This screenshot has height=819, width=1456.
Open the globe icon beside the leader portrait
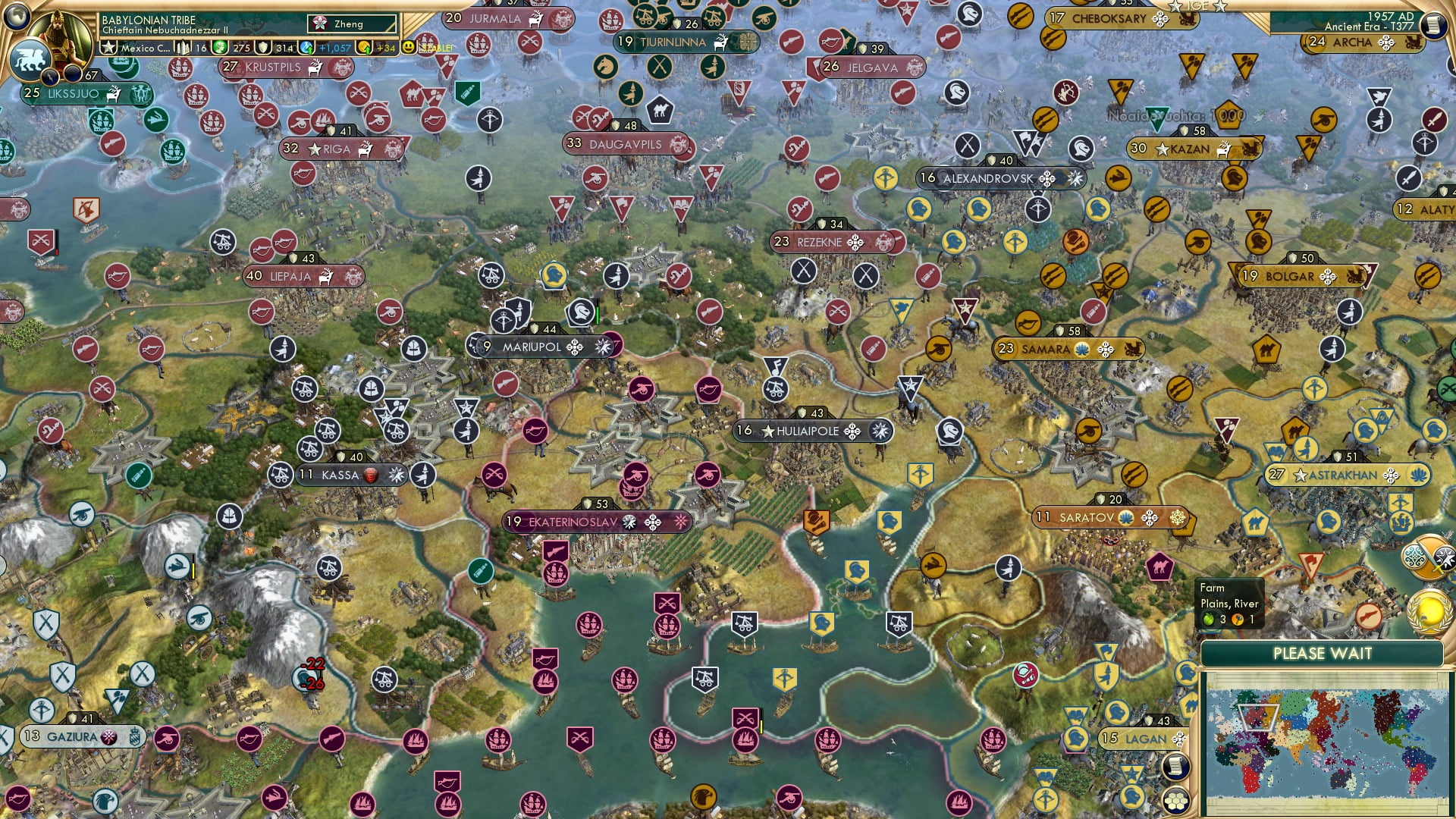pos(17,14)
